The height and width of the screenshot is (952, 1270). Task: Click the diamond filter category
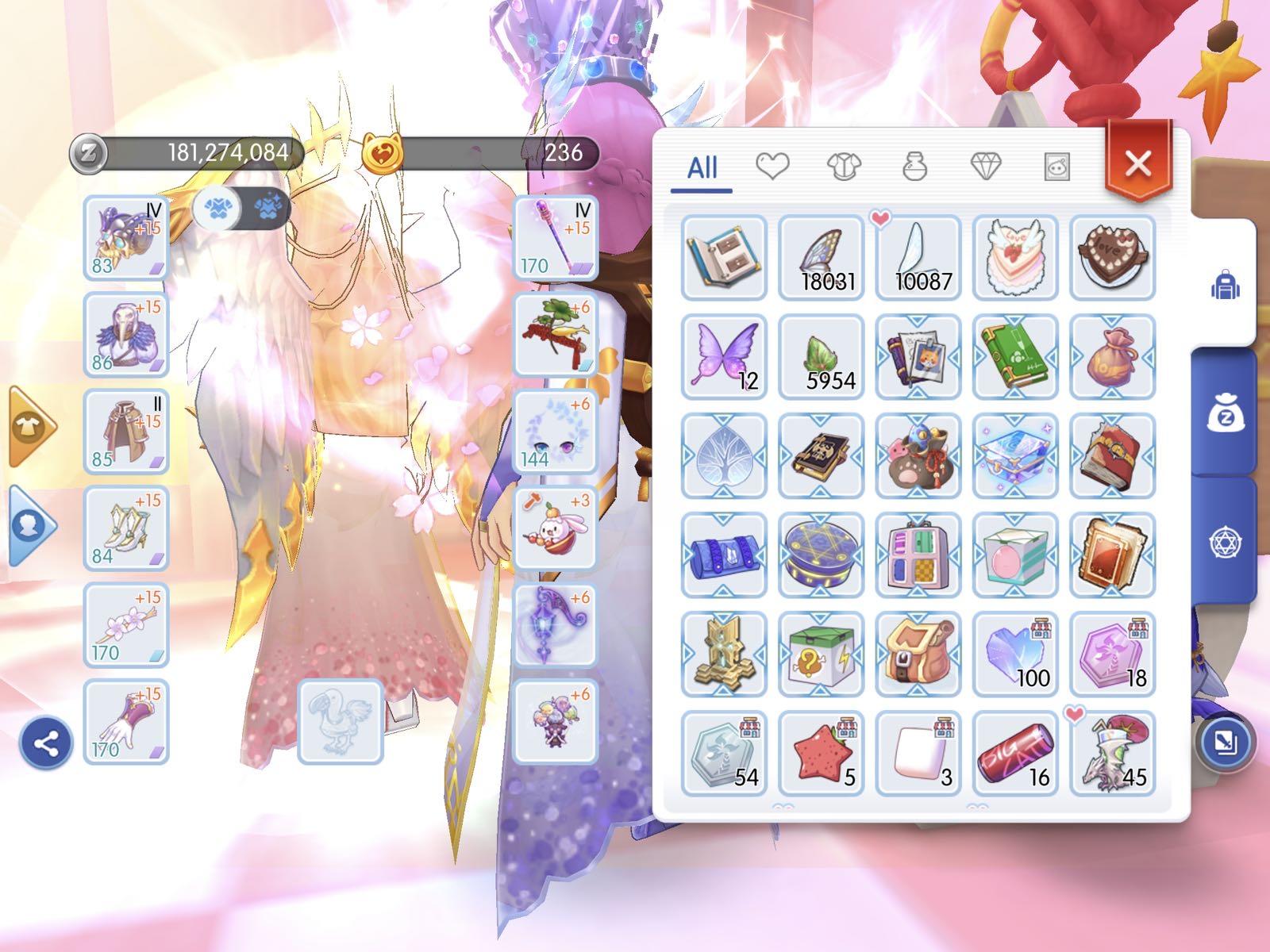tap(987, 167)
